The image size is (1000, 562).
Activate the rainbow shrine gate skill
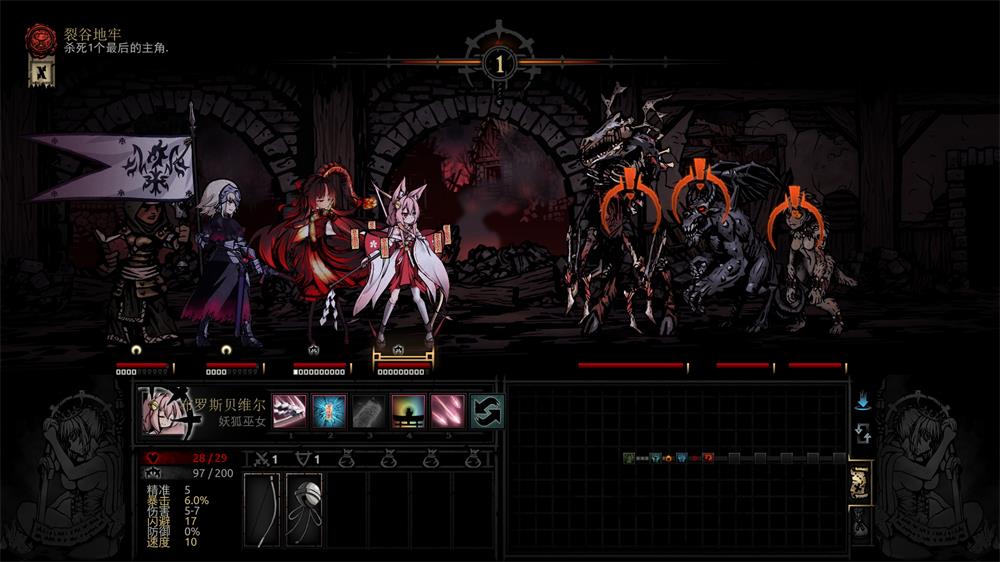(x=408, y=411)
